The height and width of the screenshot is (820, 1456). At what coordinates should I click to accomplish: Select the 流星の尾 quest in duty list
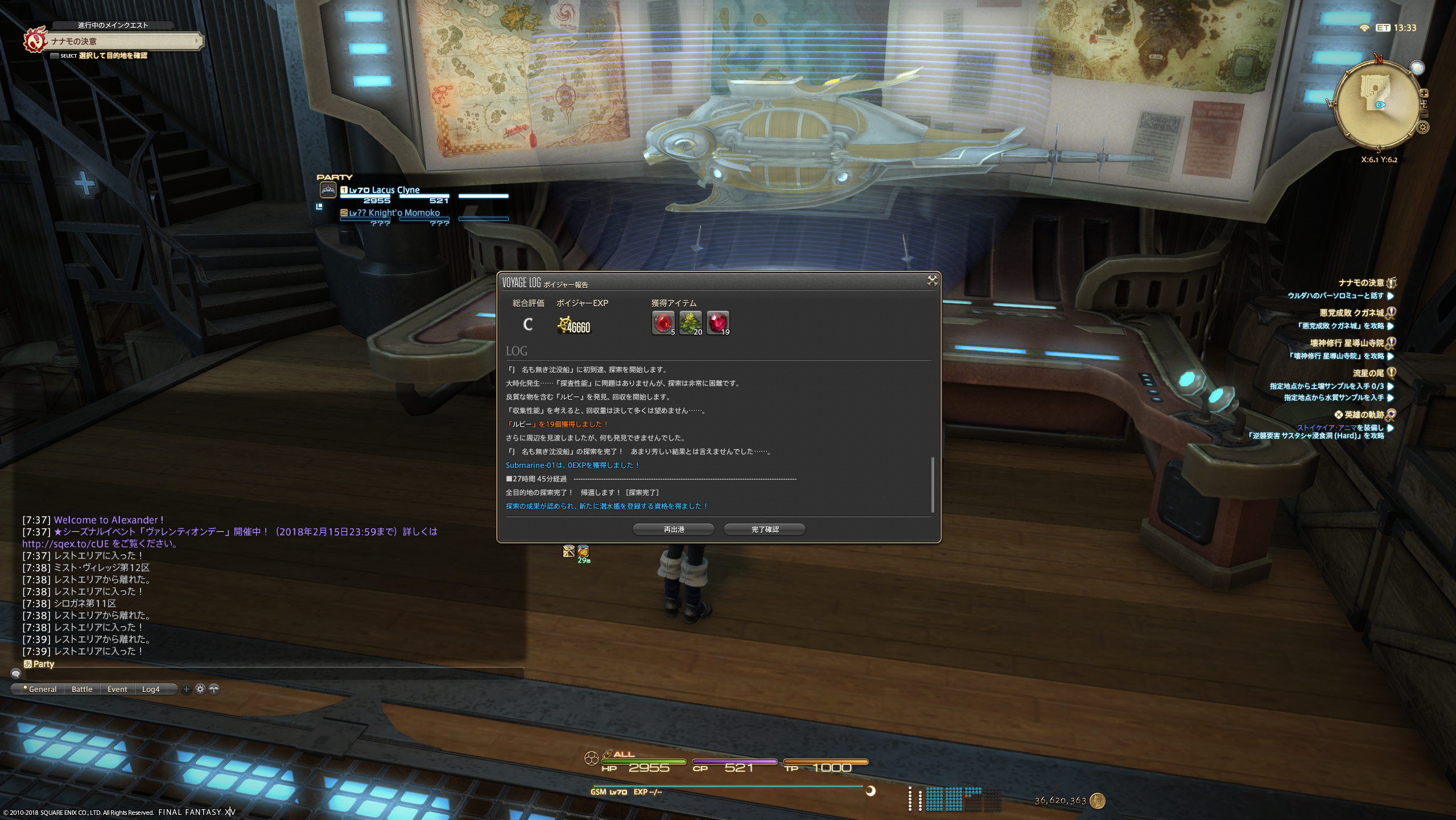(x=1368, y=373)
